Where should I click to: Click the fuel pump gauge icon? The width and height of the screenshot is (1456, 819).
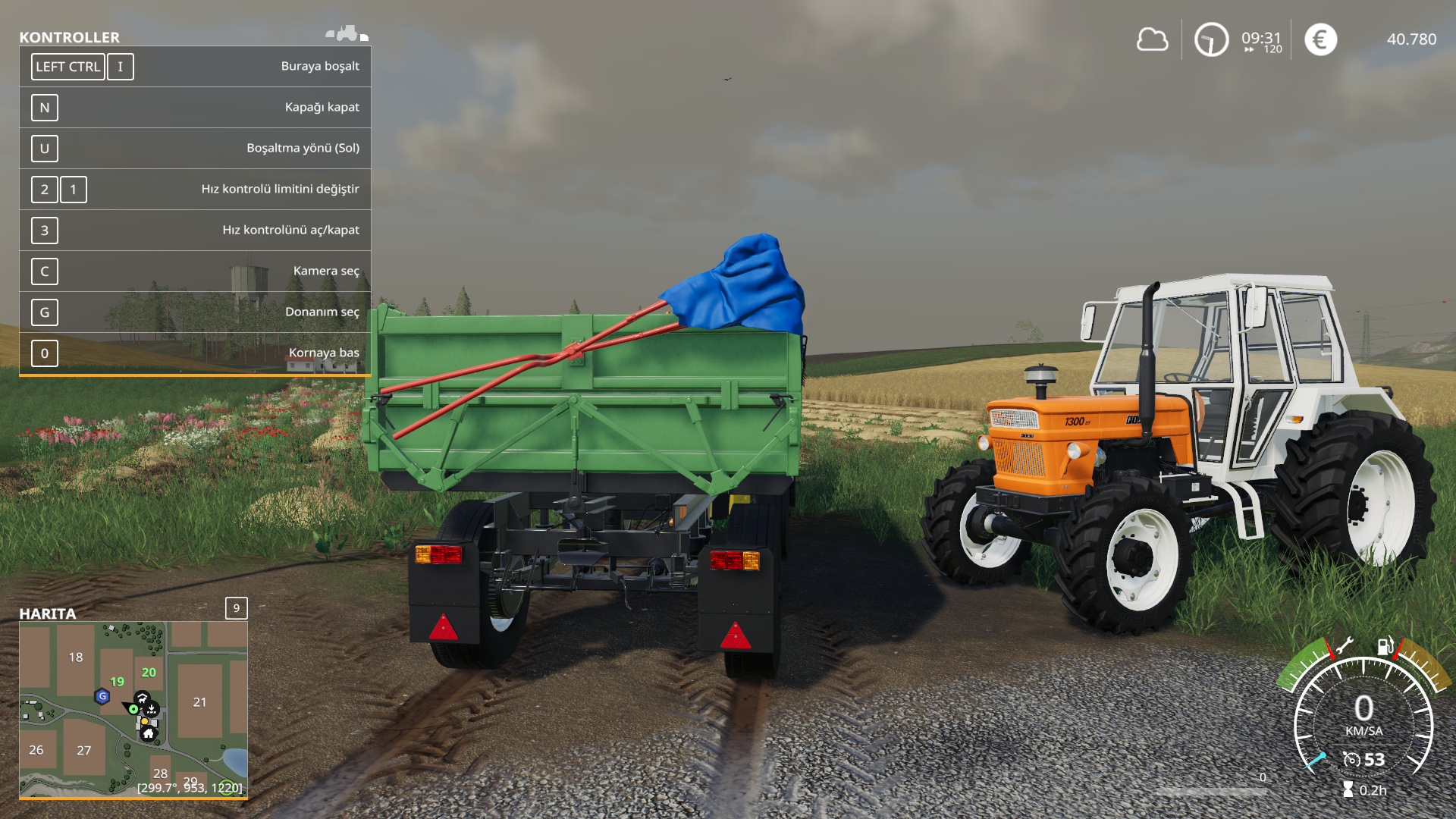(x=1385, y=646)
